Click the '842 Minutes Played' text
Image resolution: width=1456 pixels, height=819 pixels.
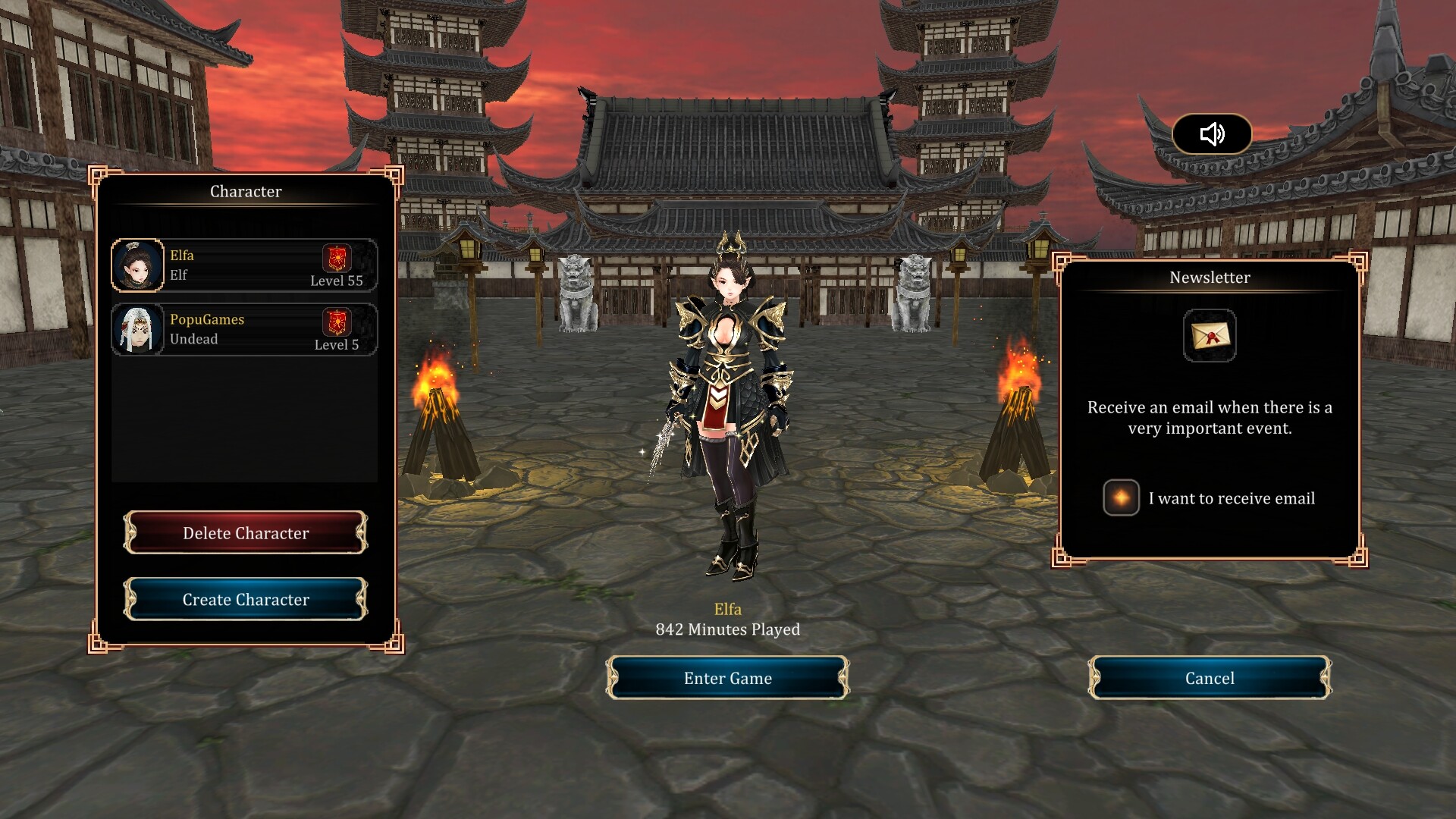[x=727, y=629]
